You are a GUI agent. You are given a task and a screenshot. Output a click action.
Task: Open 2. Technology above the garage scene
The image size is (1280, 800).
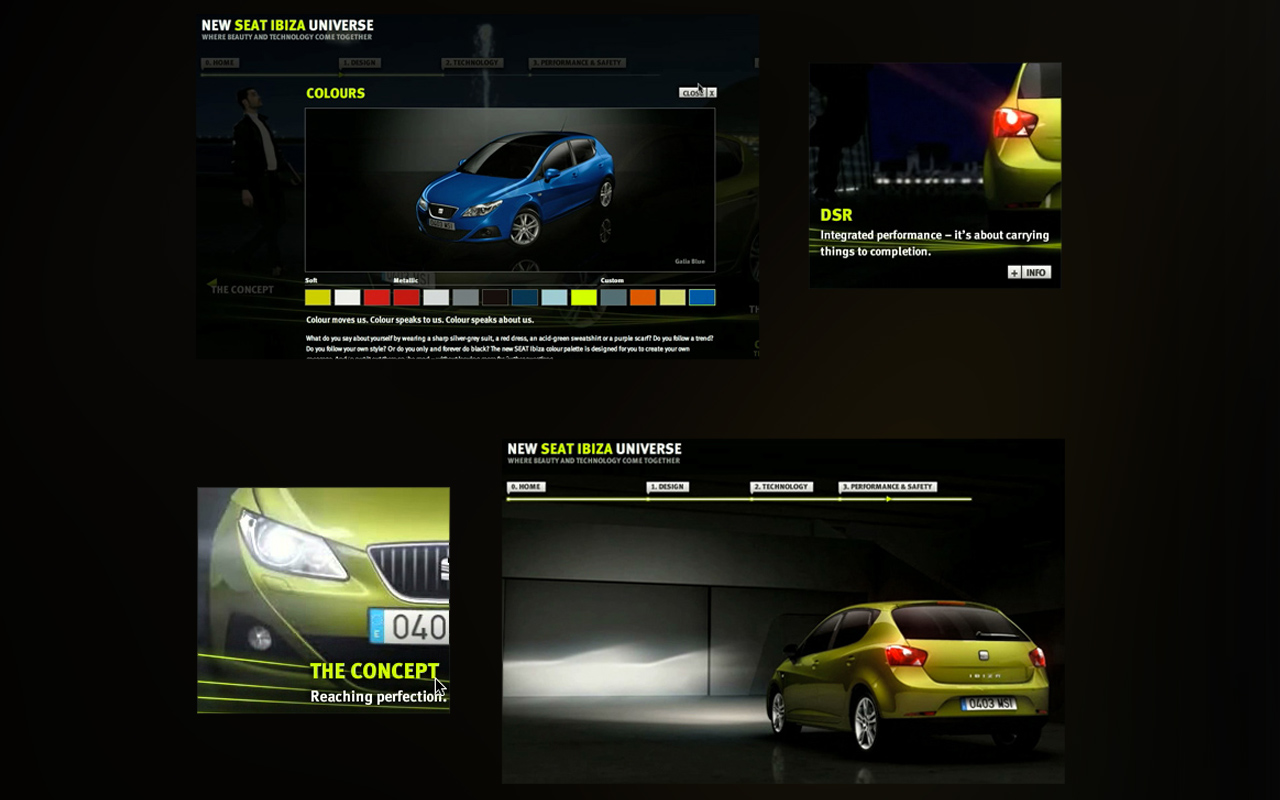click(x=781, y=487)
